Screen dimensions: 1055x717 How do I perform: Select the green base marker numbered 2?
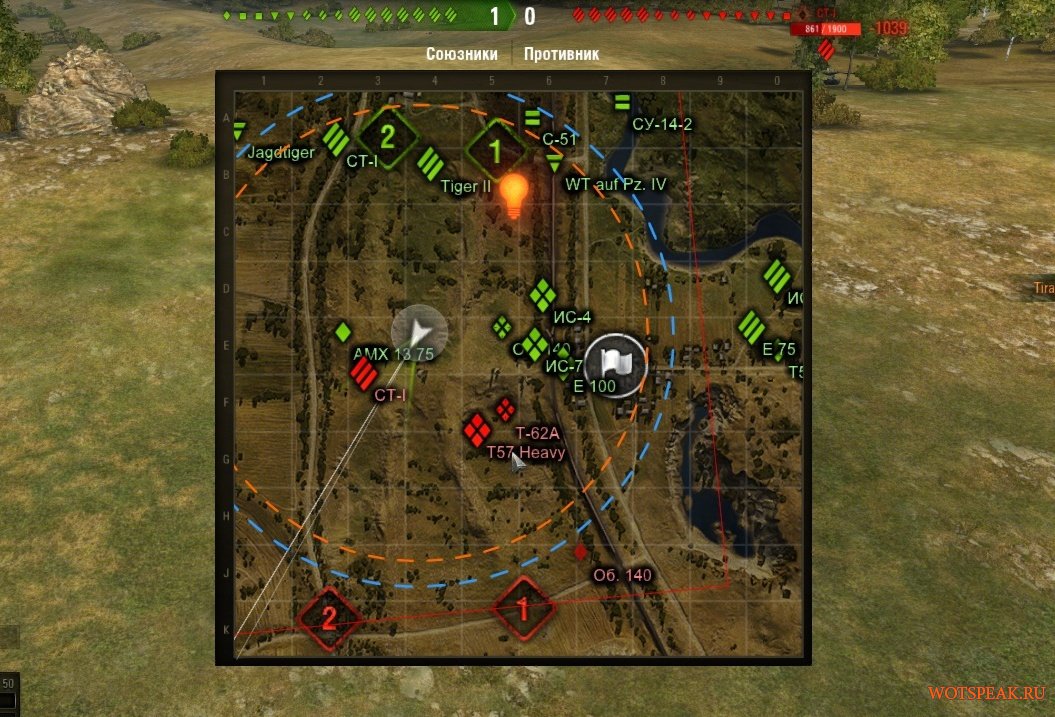387,133
